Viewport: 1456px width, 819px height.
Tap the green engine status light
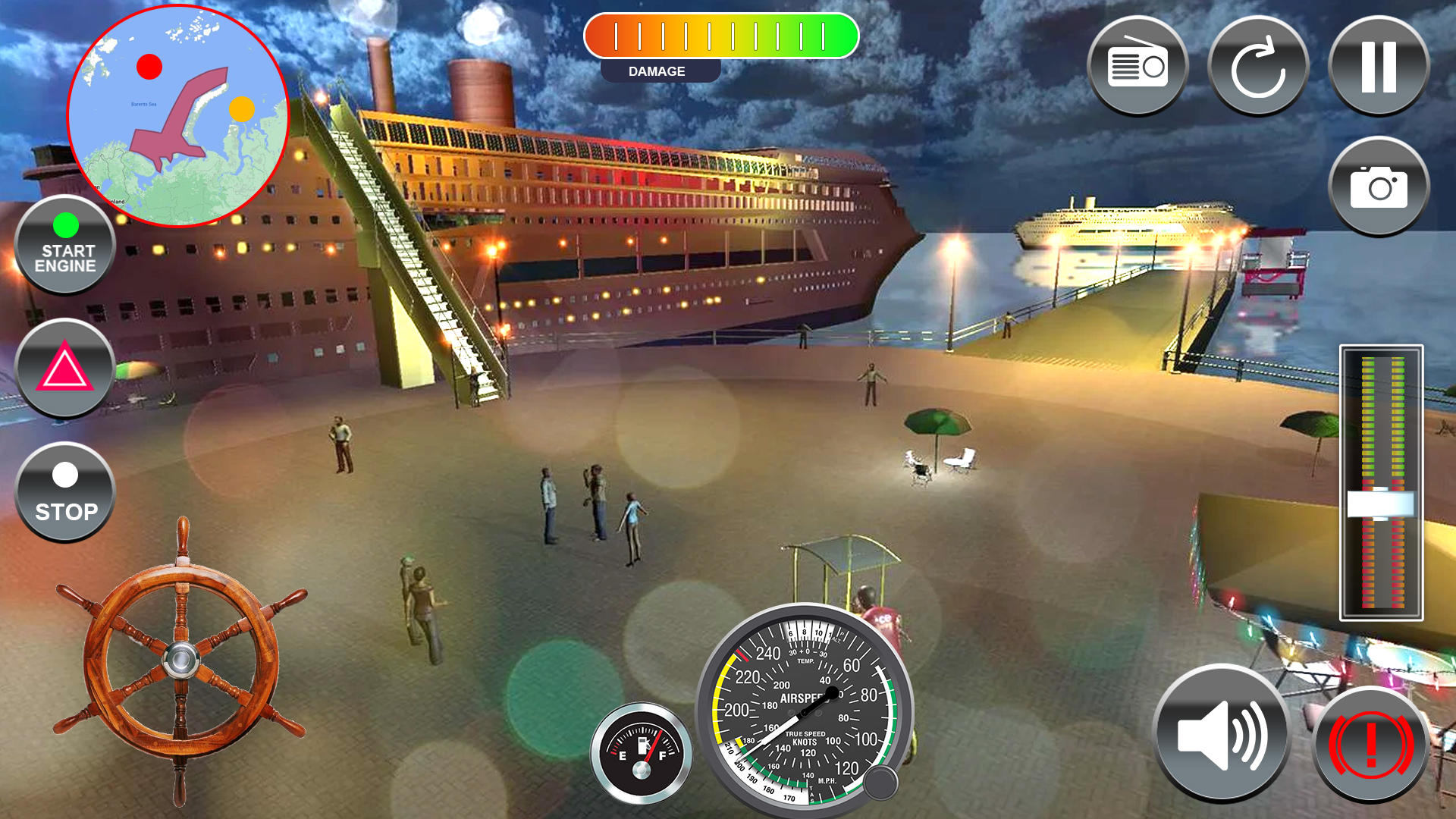66,224
